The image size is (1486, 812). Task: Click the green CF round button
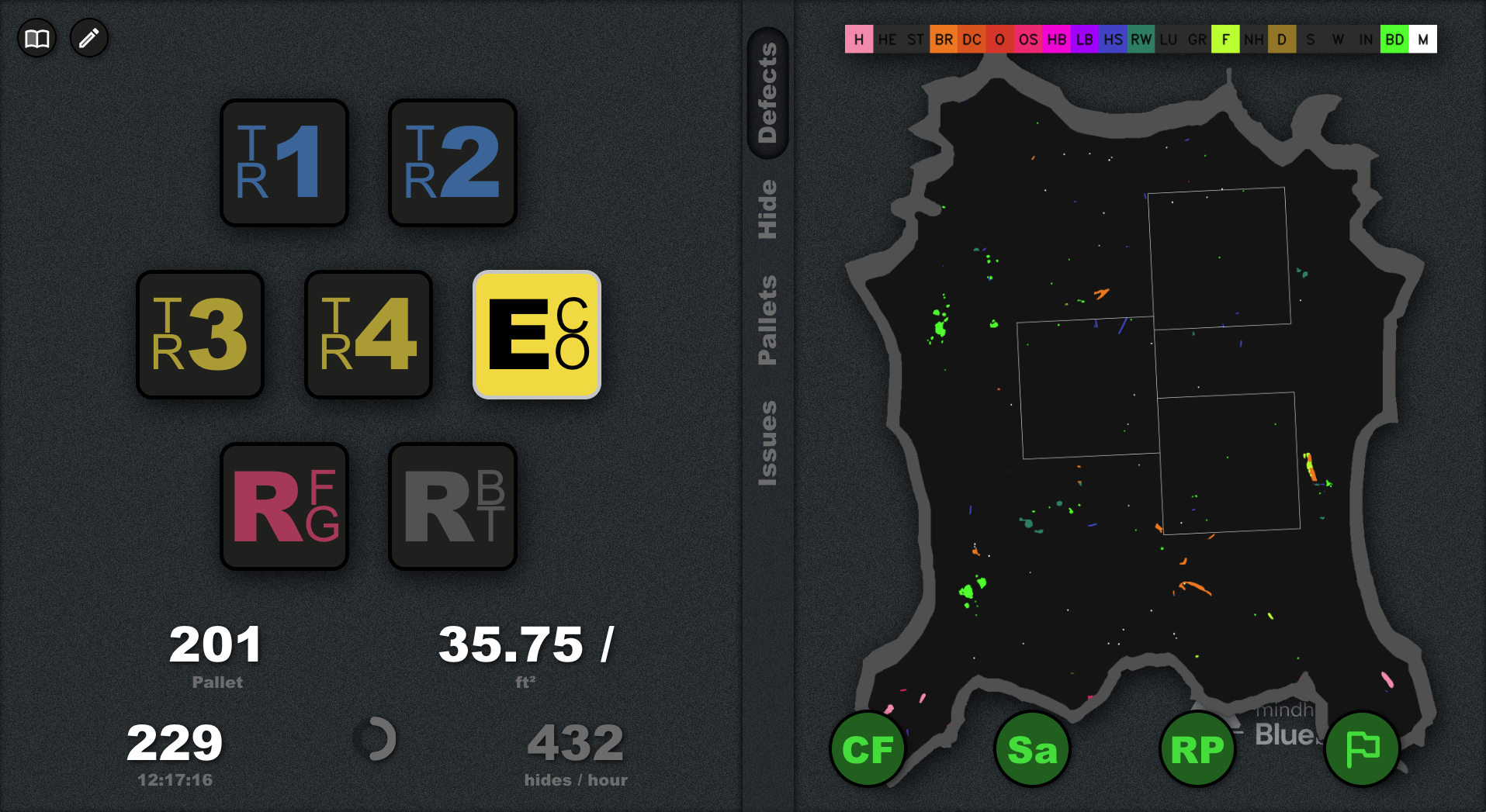[x=868, y=749]
